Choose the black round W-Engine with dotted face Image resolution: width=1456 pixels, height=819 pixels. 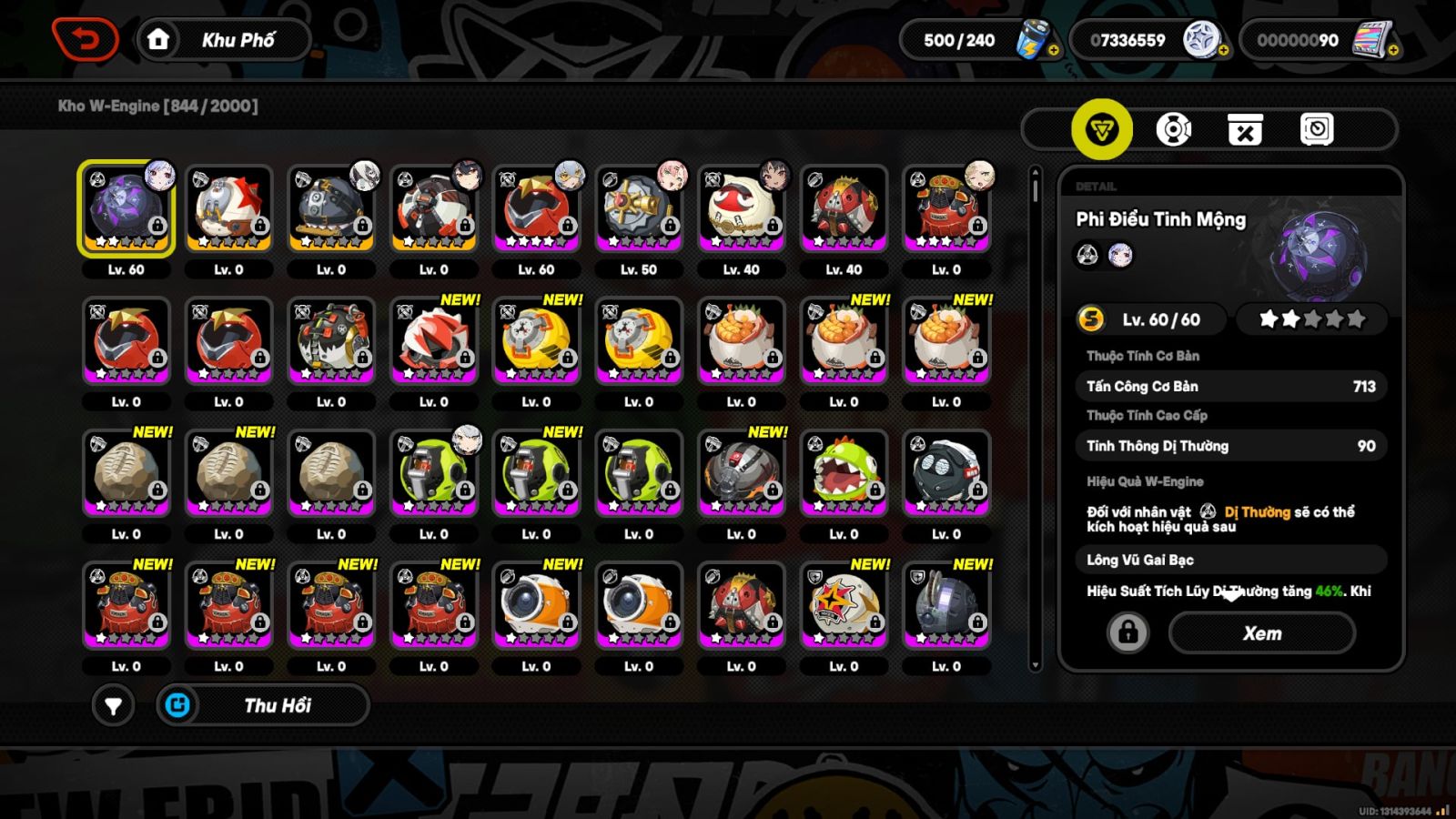coord(946,473)
